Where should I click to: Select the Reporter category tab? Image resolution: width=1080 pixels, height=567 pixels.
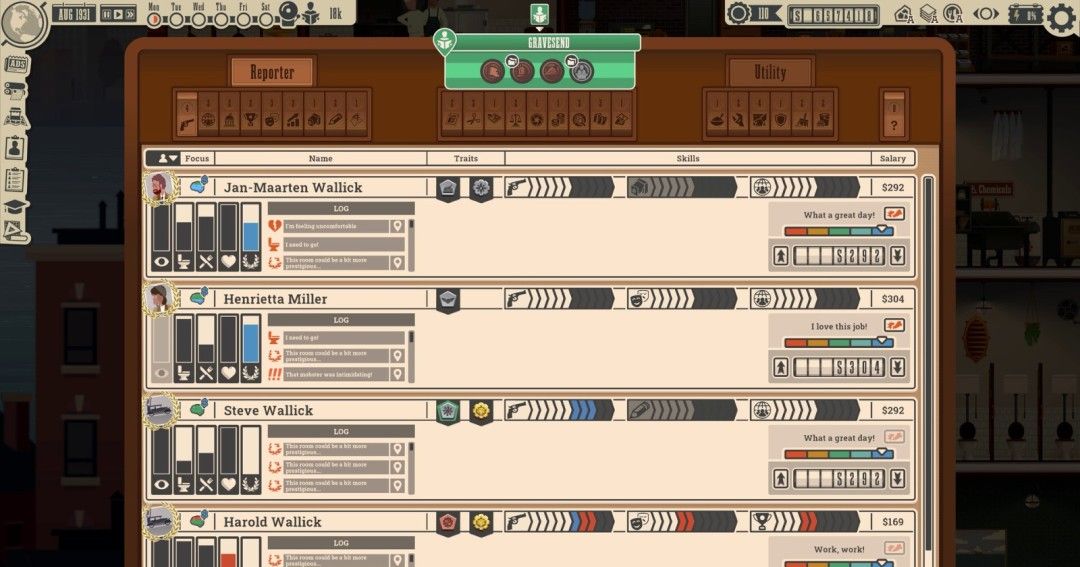pos(272,72)
